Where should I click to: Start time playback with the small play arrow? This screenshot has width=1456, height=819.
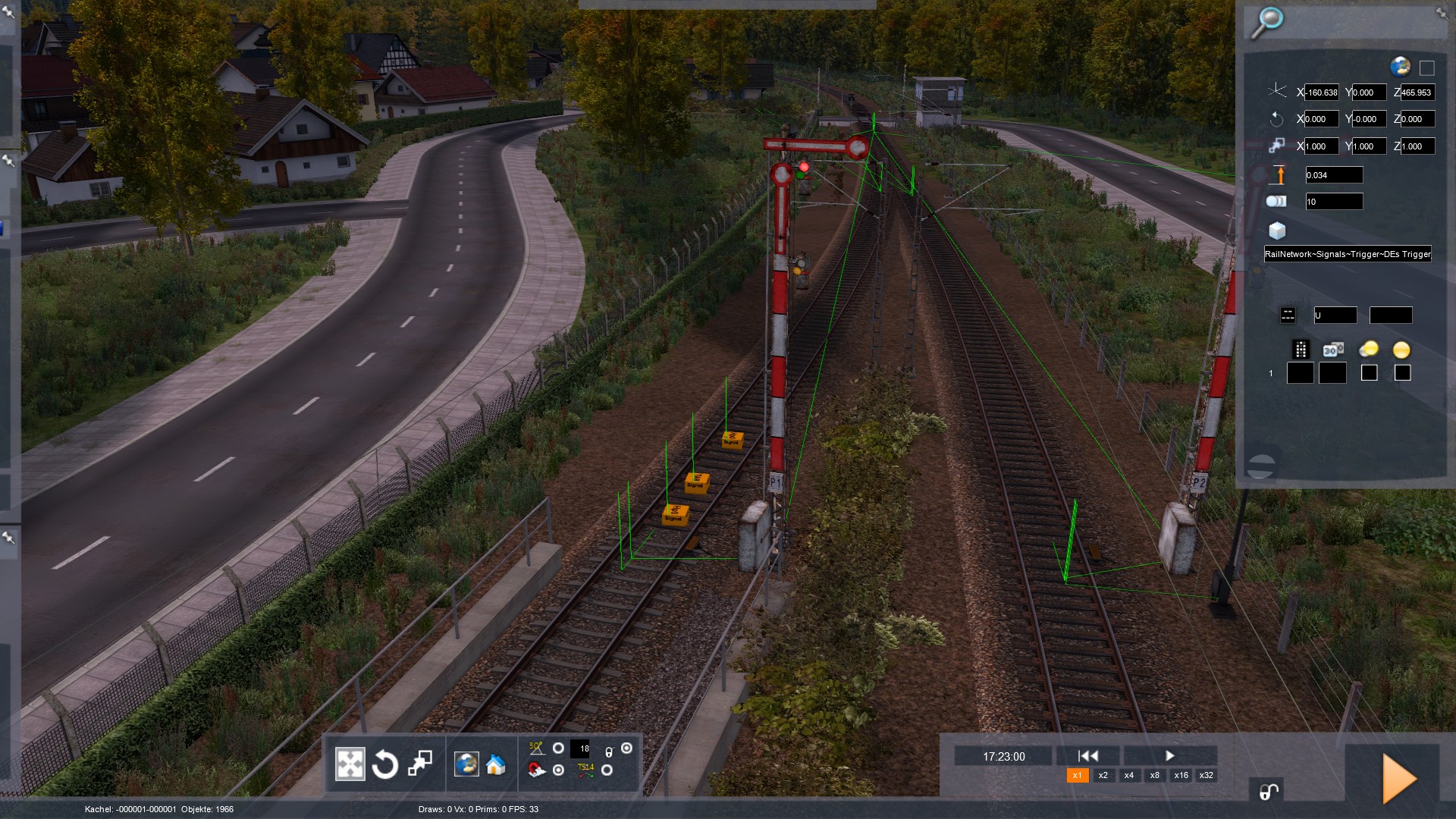click(1169, 755)
